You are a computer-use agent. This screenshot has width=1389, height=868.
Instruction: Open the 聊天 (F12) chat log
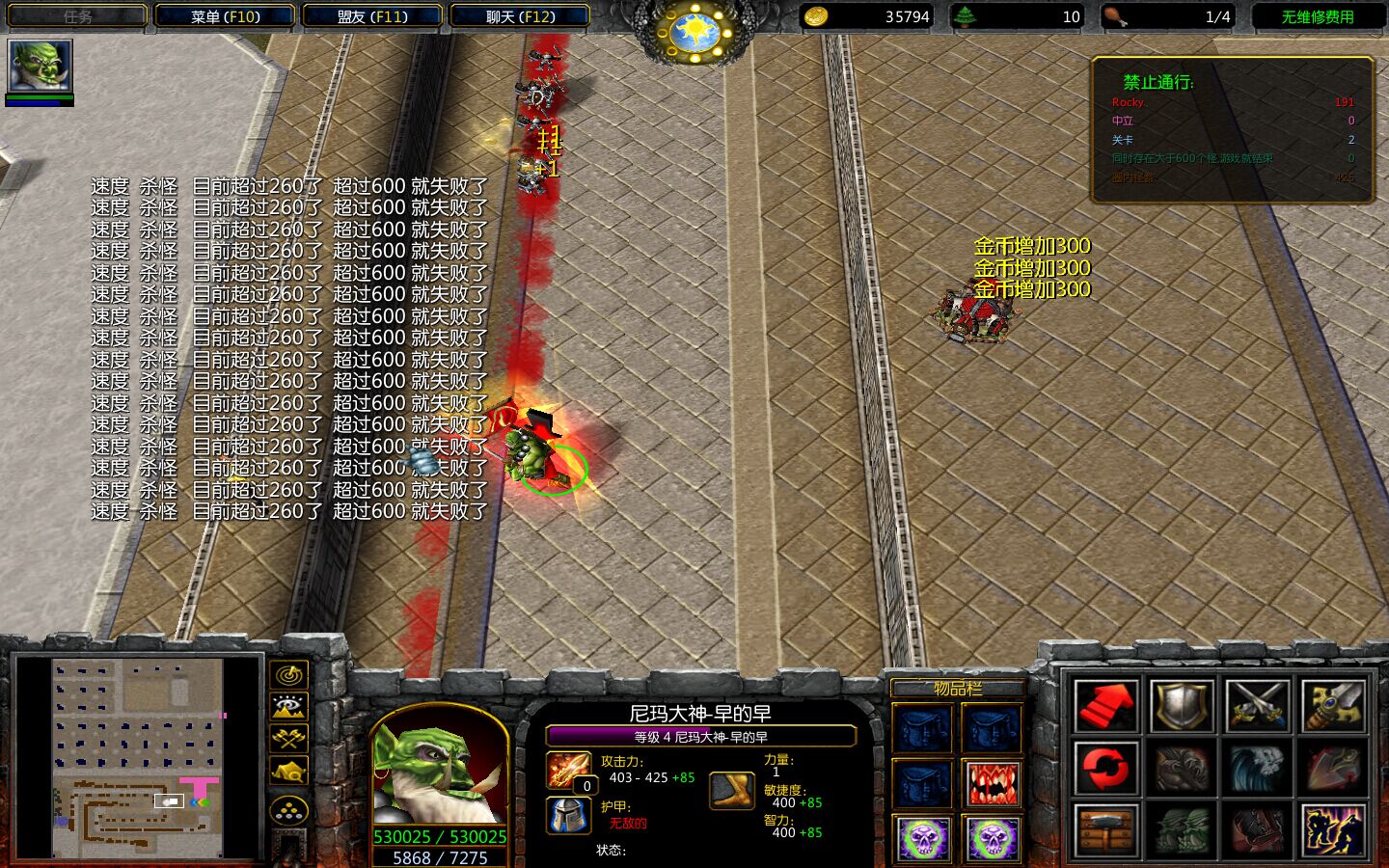[x=520, y=16]
